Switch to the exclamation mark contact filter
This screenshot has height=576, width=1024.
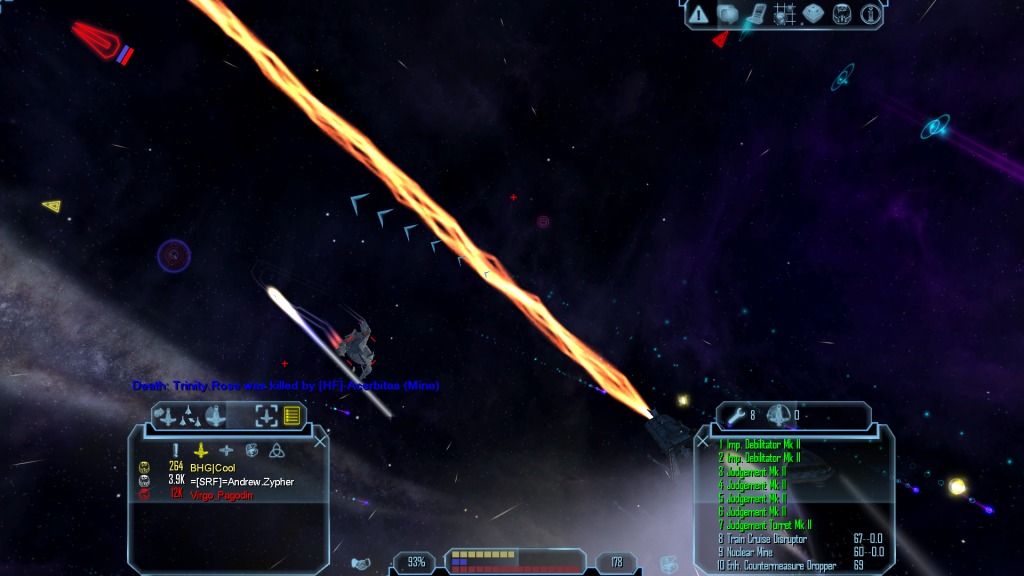click(x=175, y=450)
